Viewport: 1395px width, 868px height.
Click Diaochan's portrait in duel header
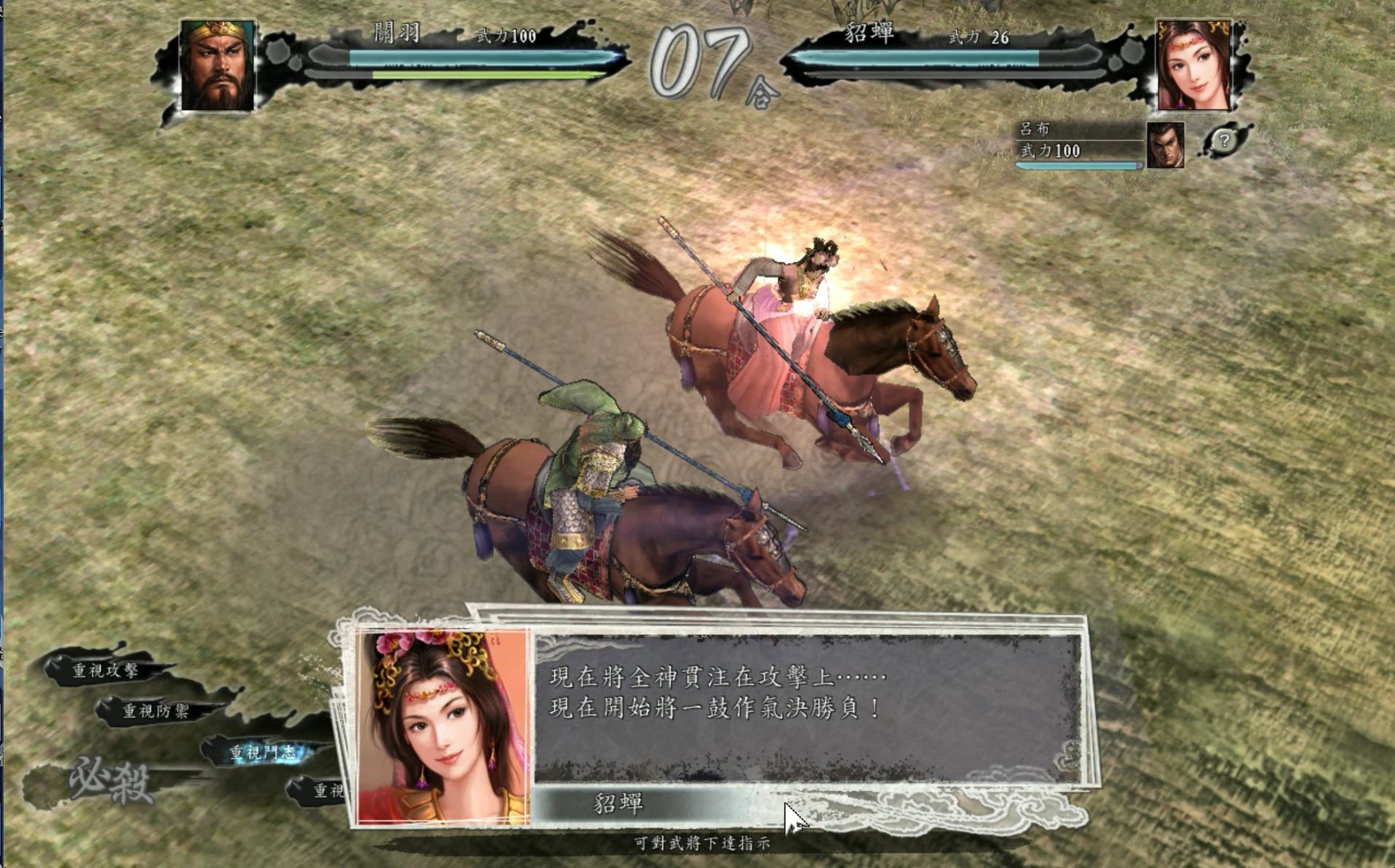(1193, 66)
